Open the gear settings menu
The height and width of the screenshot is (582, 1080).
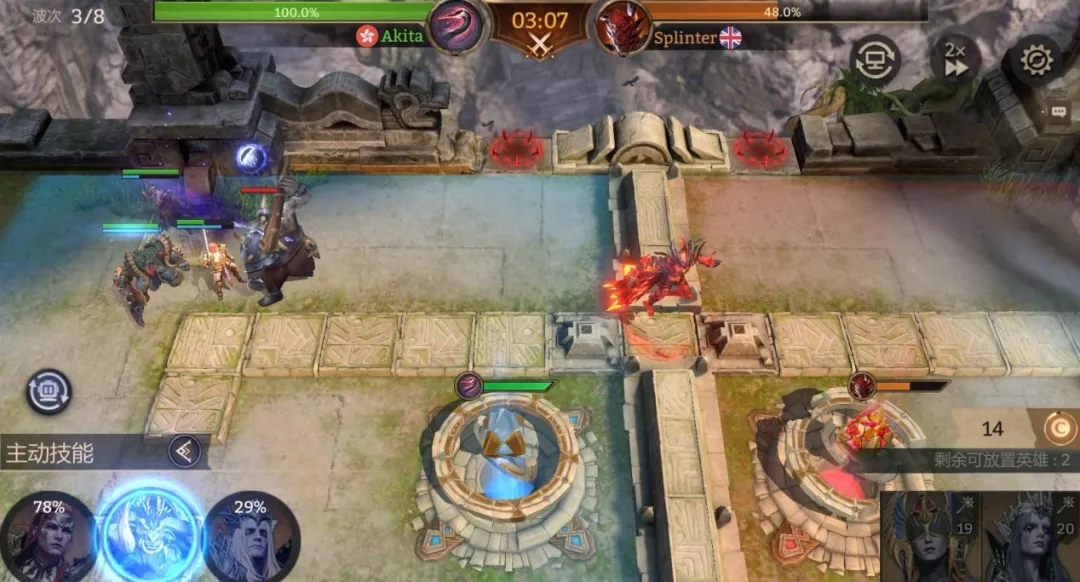[1036, 60]
